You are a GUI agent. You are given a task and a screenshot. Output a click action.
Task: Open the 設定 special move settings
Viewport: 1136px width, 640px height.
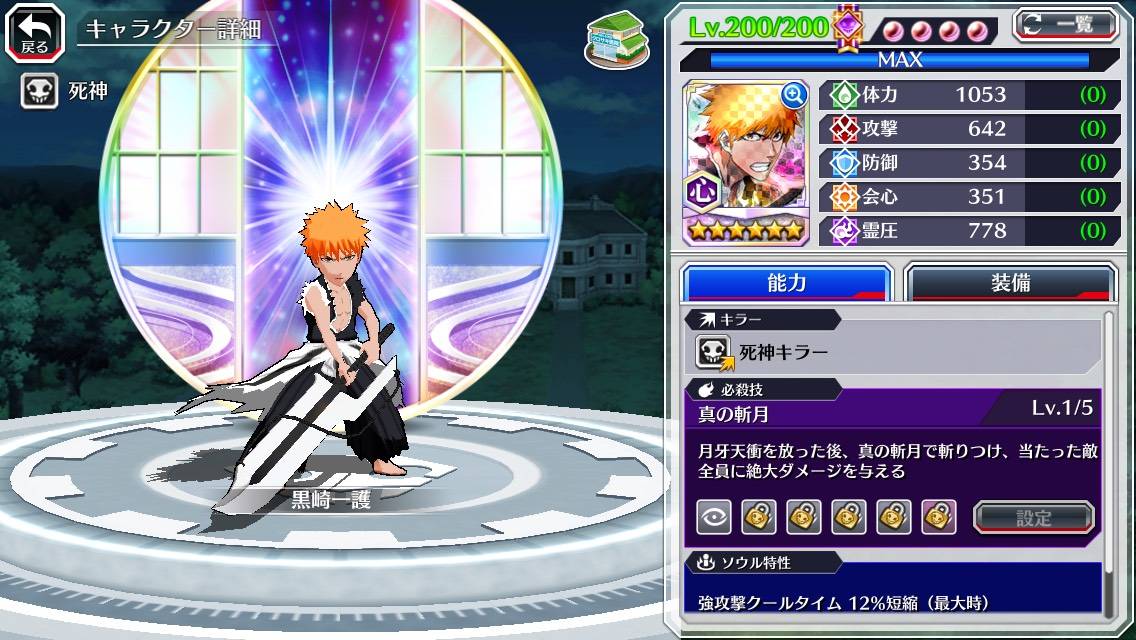pyautogui.click(x=1034, y=517)
